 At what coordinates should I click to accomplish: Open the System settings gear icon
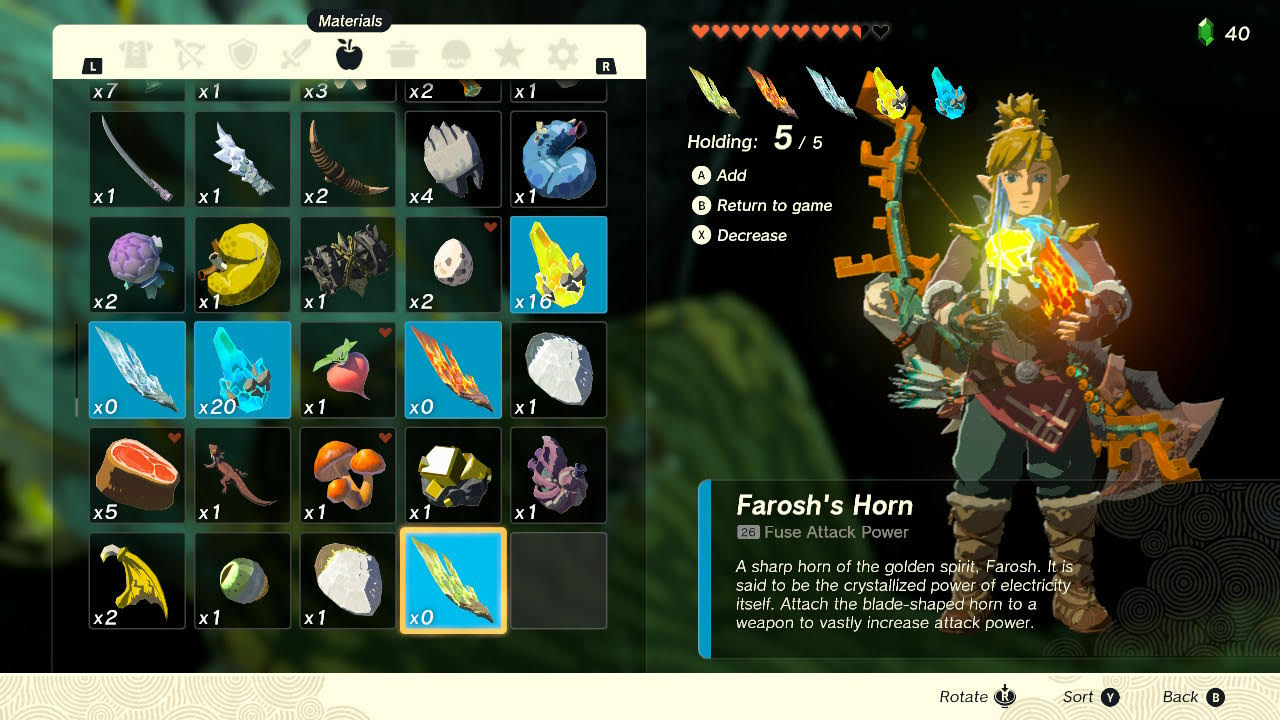pos(563,55)
